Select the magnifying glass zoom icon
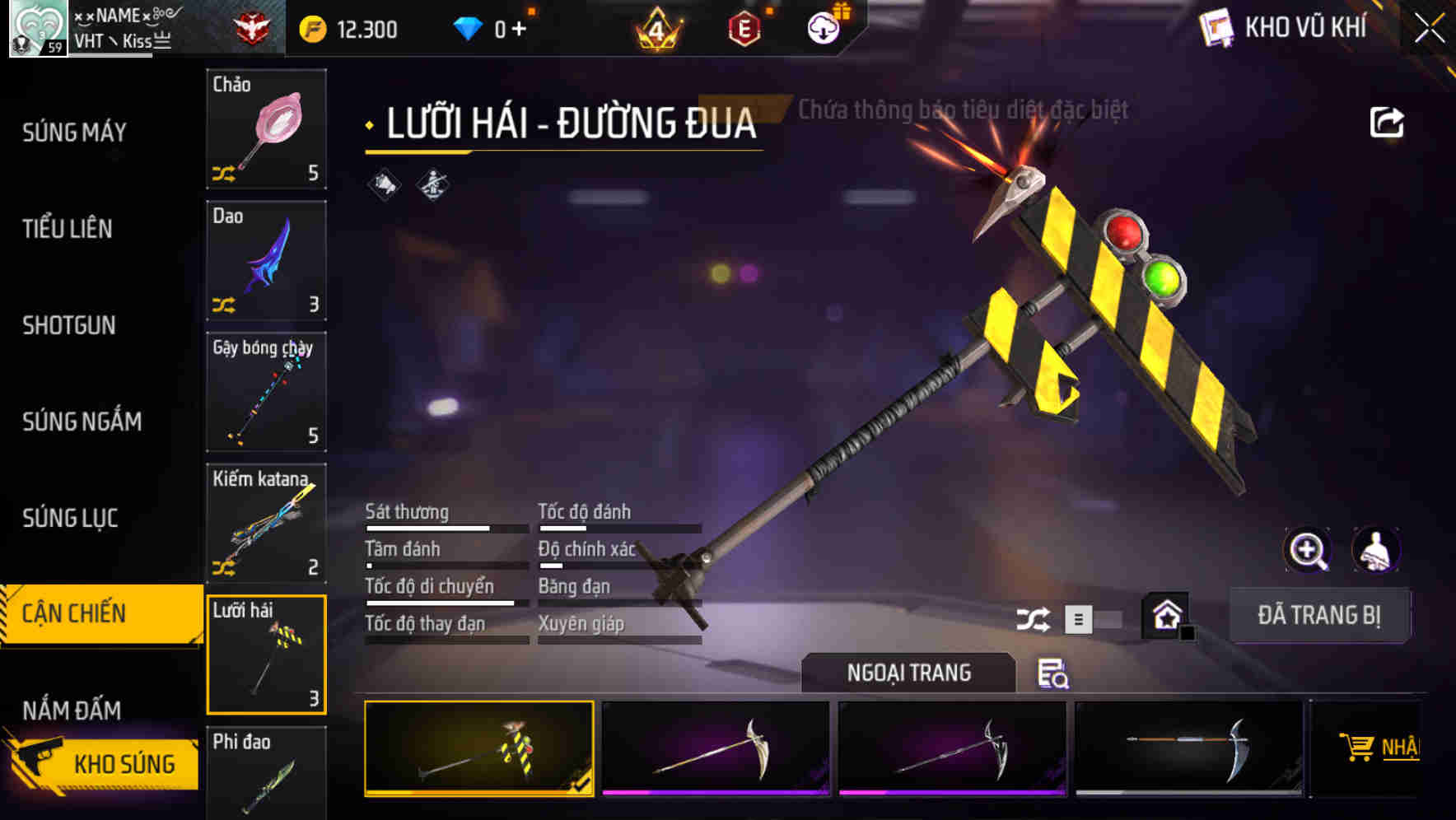Screen dimensions: 1456x820 tap(1306, 549)
